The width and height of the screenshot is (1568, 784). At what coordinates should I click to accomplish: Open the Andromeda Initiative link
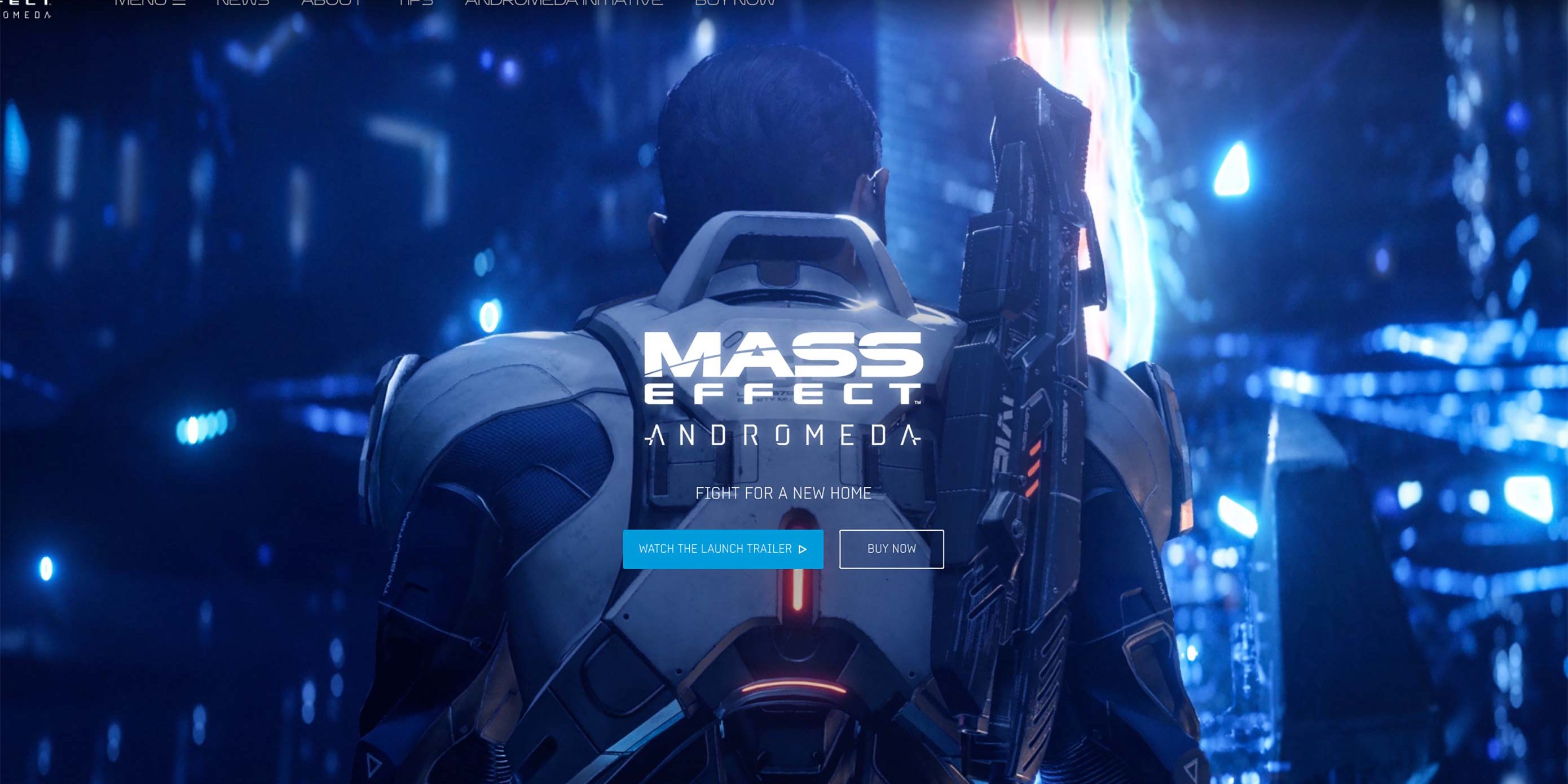(x=563, y=2)
